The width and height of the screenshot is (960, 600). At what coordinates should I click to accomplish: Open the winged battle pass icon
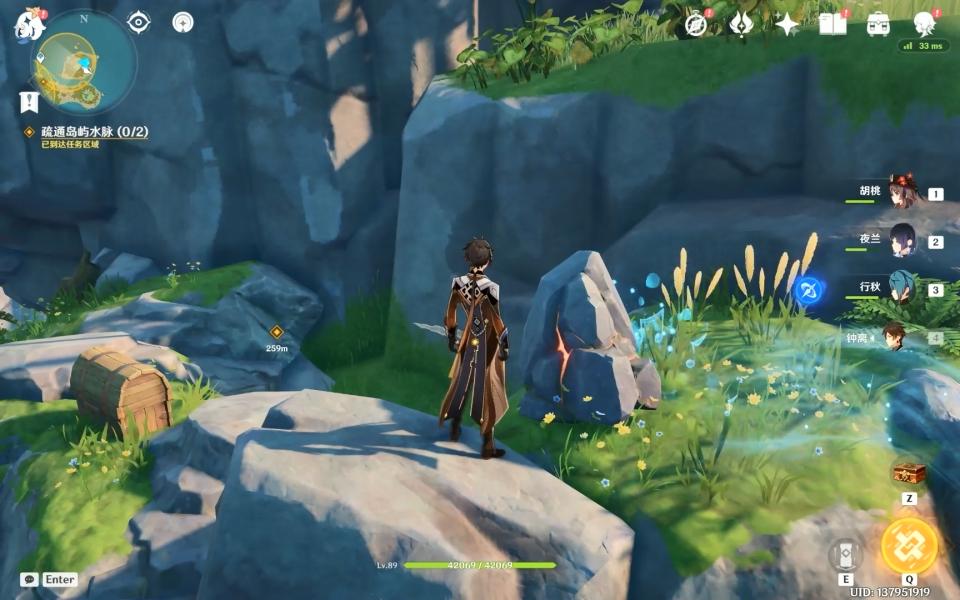(x=741, y=25)
